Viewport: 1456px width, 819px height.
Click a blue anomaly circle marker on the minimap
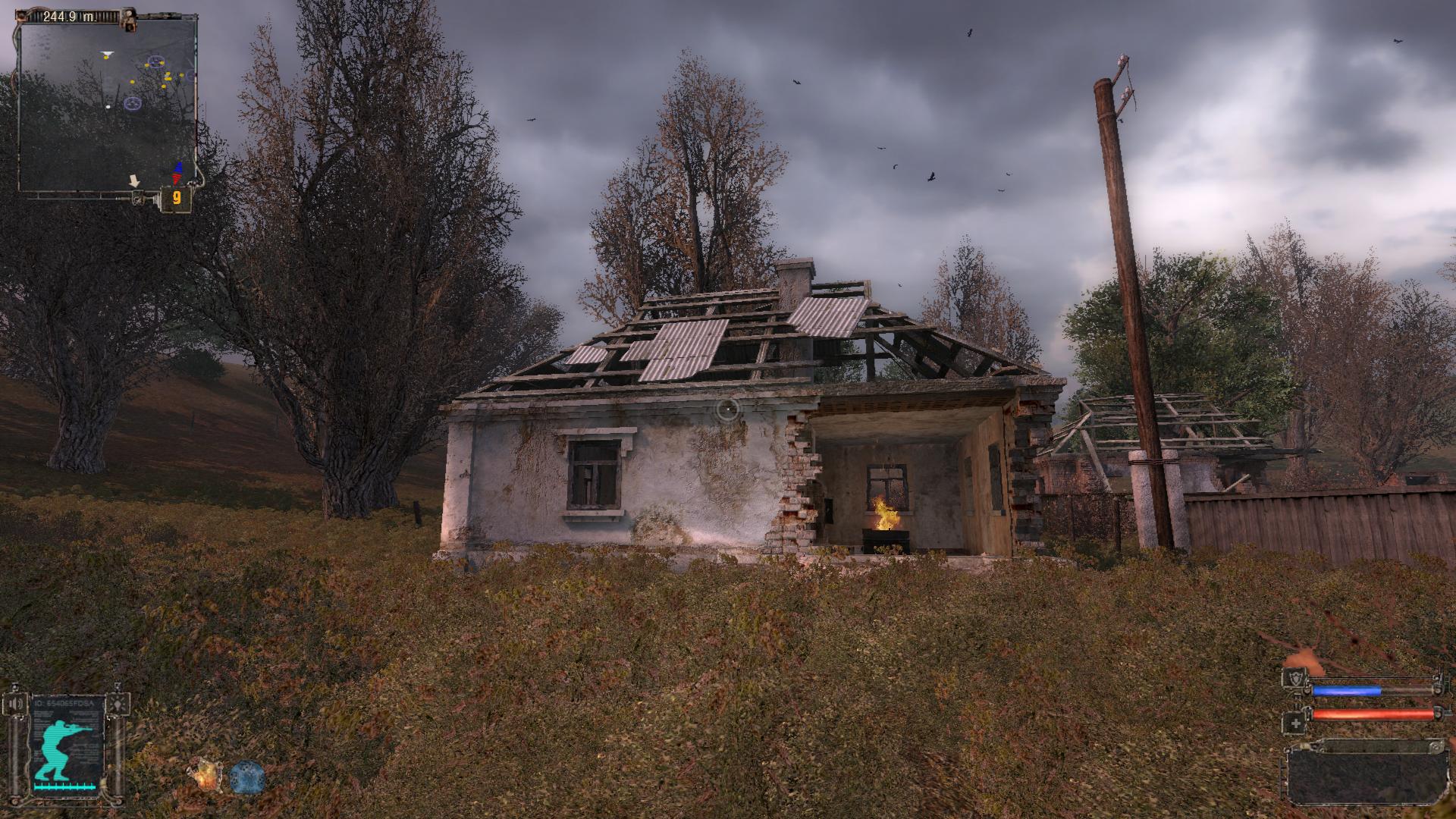click(x=133, y=103)
